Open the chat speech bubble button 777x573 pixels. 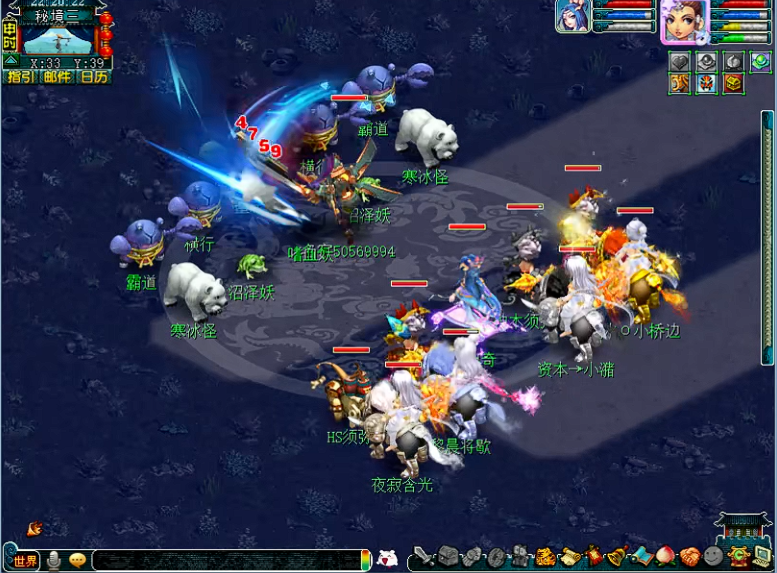tap(77, 560)
